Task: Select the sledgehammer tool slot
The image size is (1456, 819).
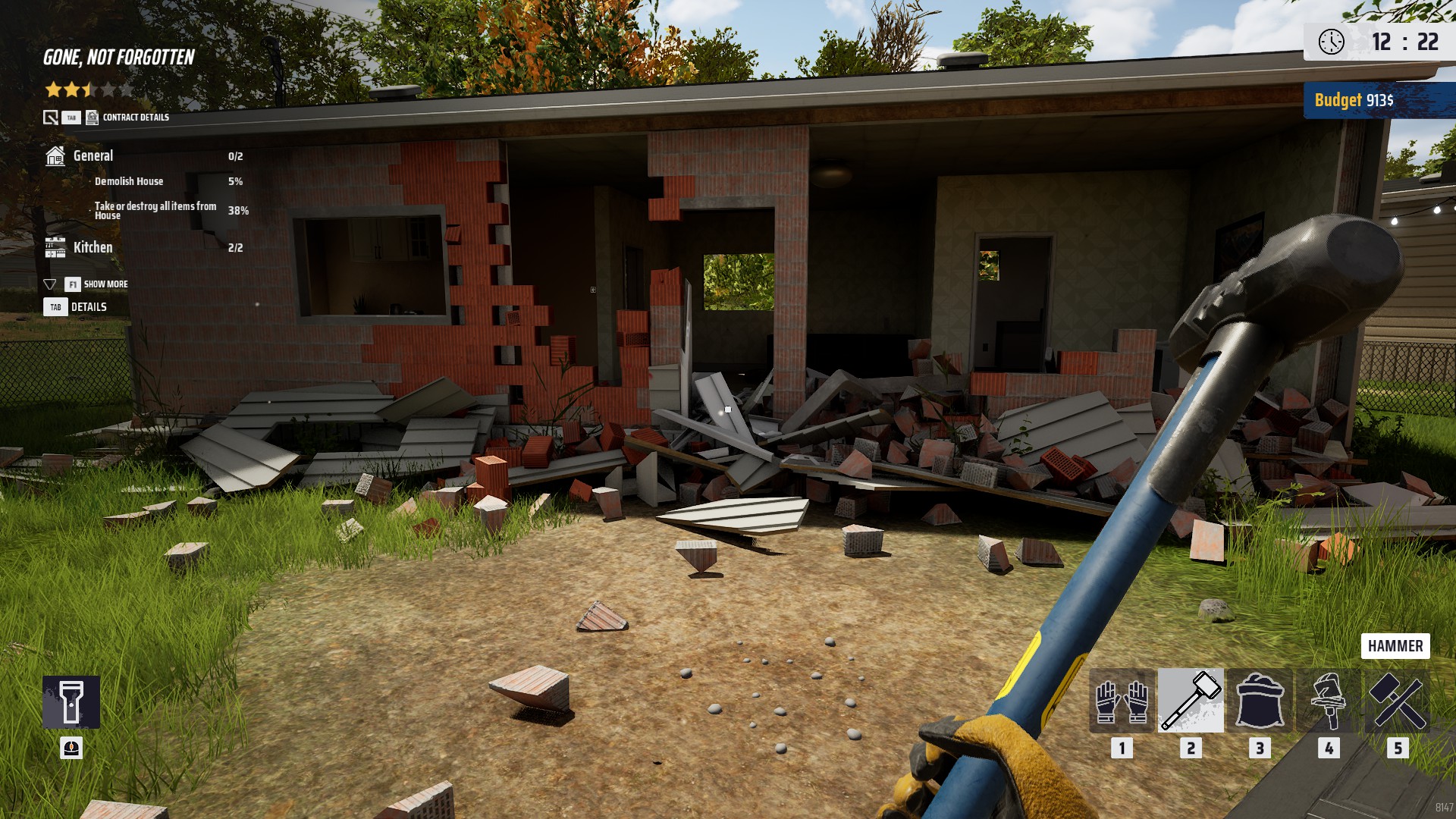Action: click(1191, 701)
